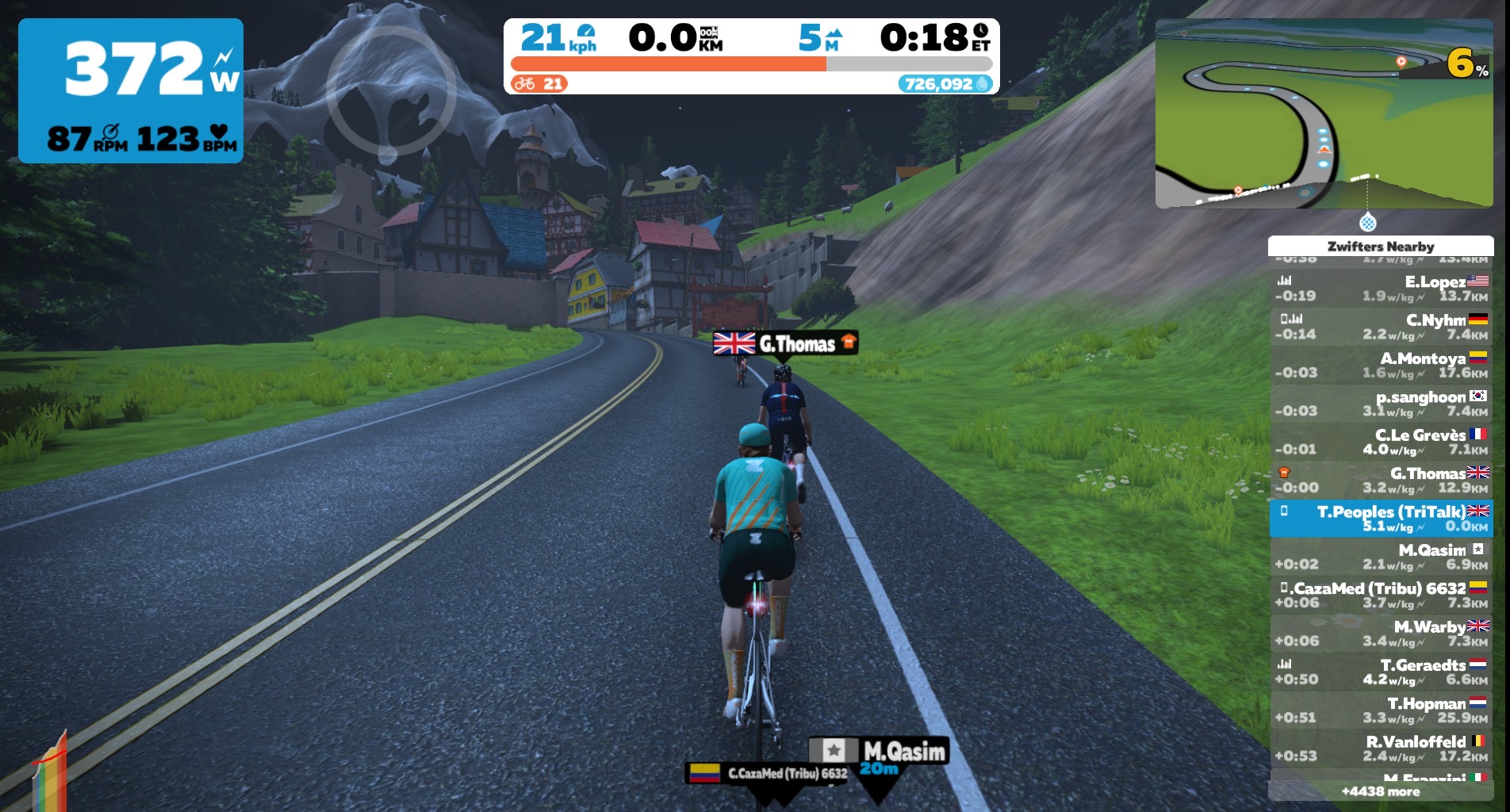Select T.Geraedts from nearby riders
Screen dimensions: 1510x812
(x=1381, y=672)
